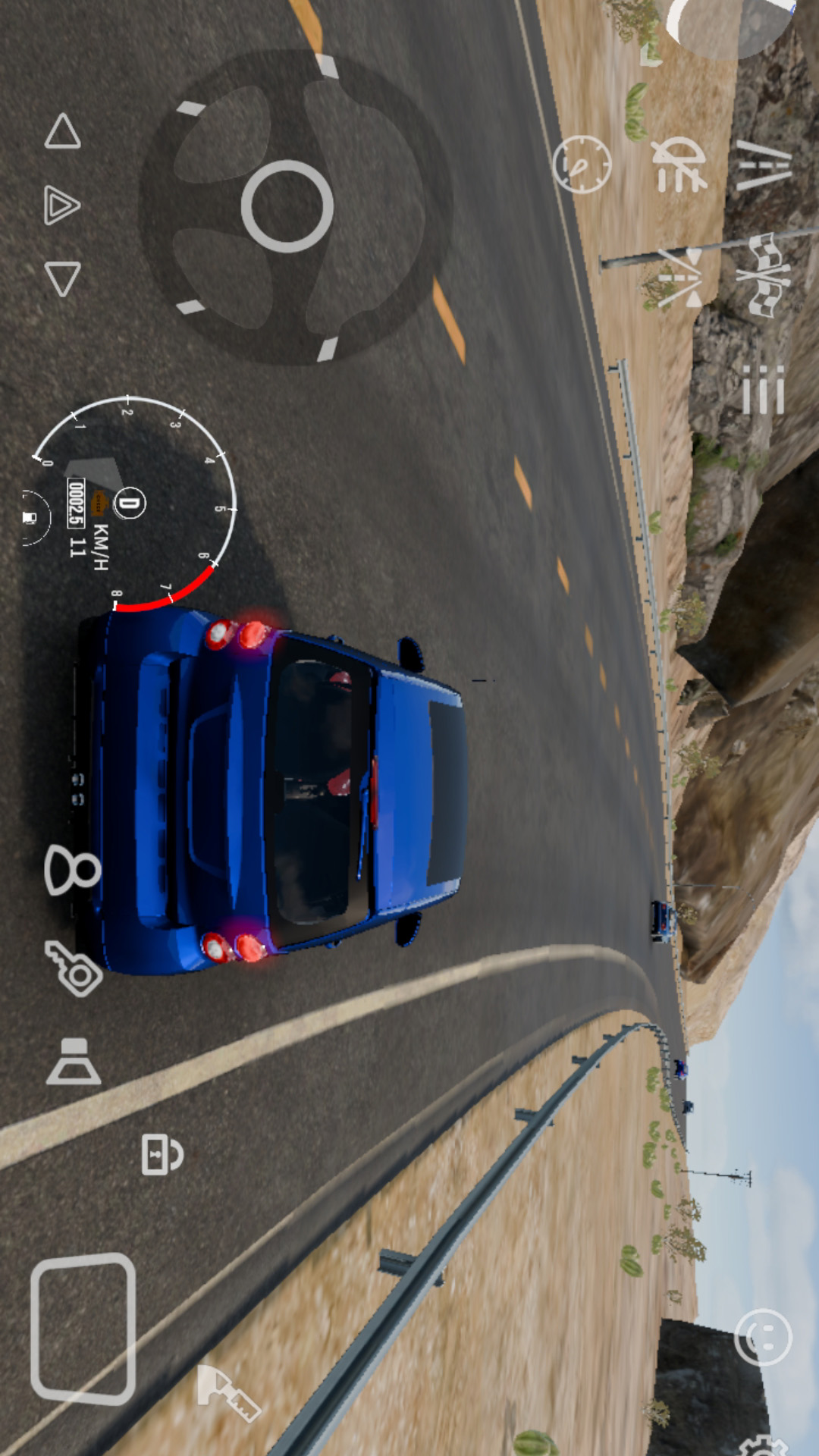Open the three-bar menu icon
This screenshot has width=819, height=1456.
(762, 390)
